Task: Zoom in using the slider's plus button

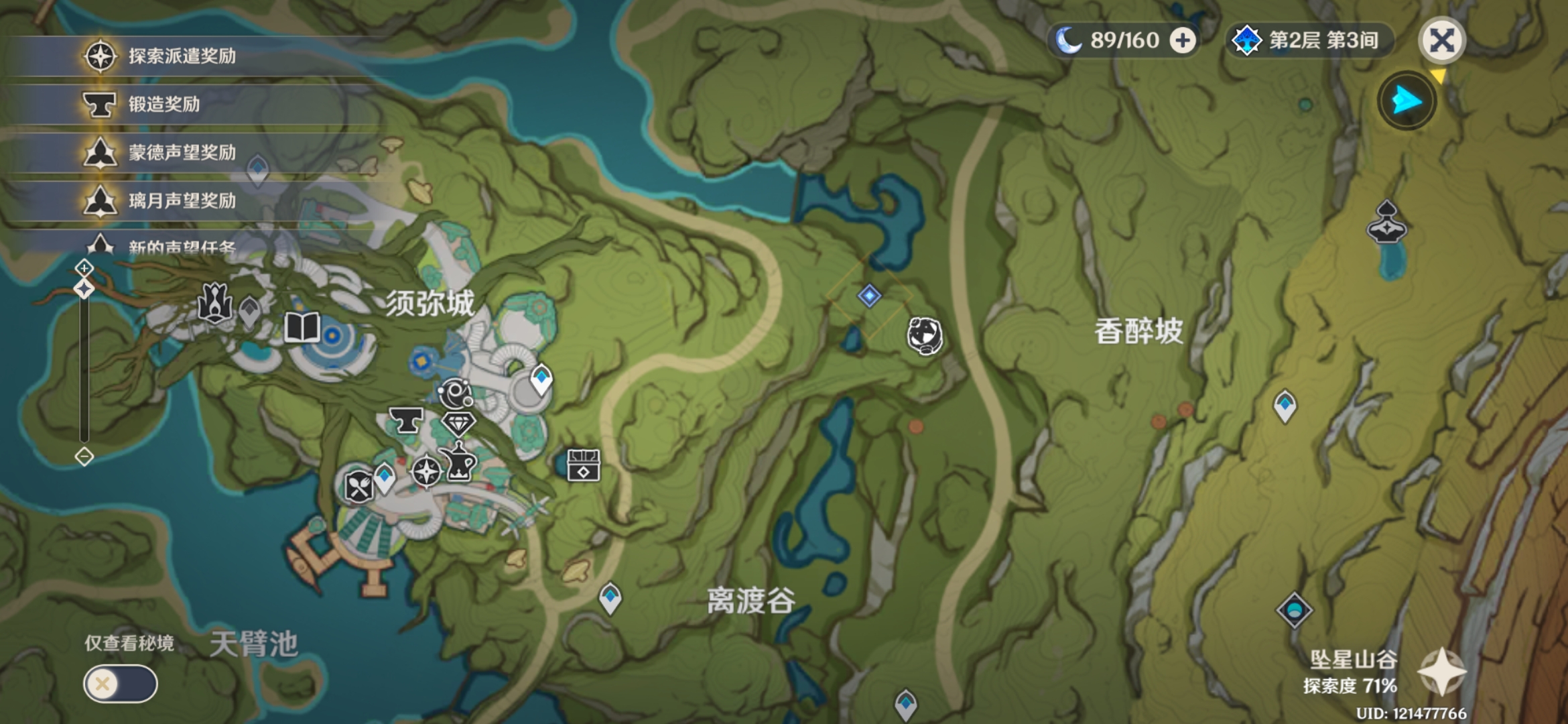Action: (x=84, y=269)
